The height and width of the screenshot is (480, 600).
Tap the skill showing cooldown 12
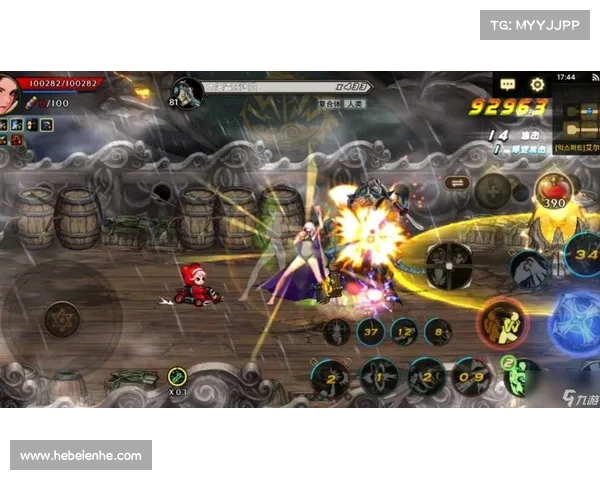(x=405, y=331)
